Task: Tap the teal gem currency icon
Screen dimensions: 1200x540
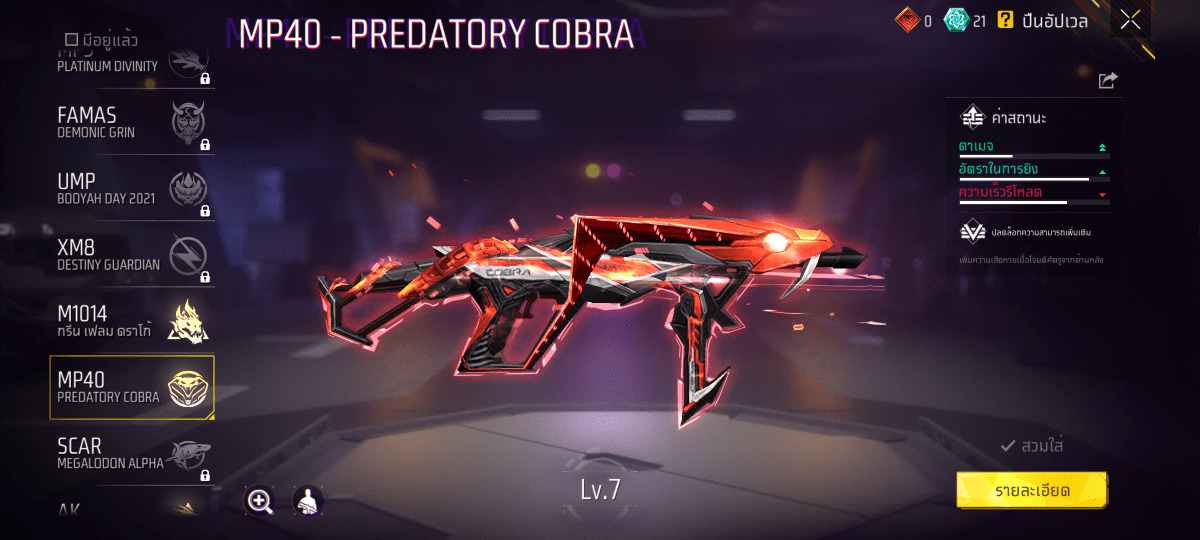Action: (955, 19)
